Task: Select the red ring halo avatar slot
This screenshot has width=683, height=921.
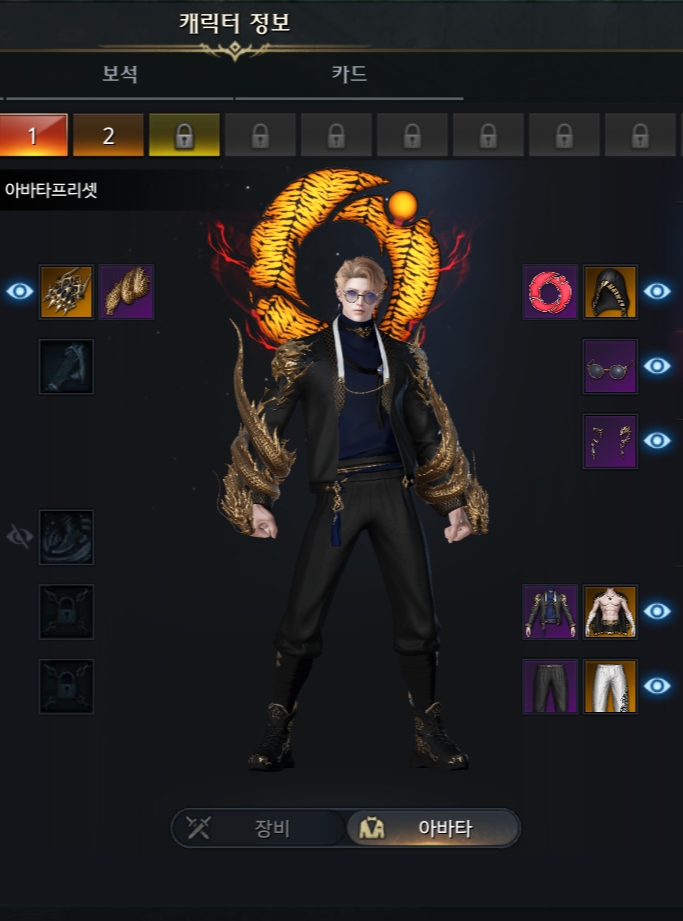Action: [x=550, y=292]
